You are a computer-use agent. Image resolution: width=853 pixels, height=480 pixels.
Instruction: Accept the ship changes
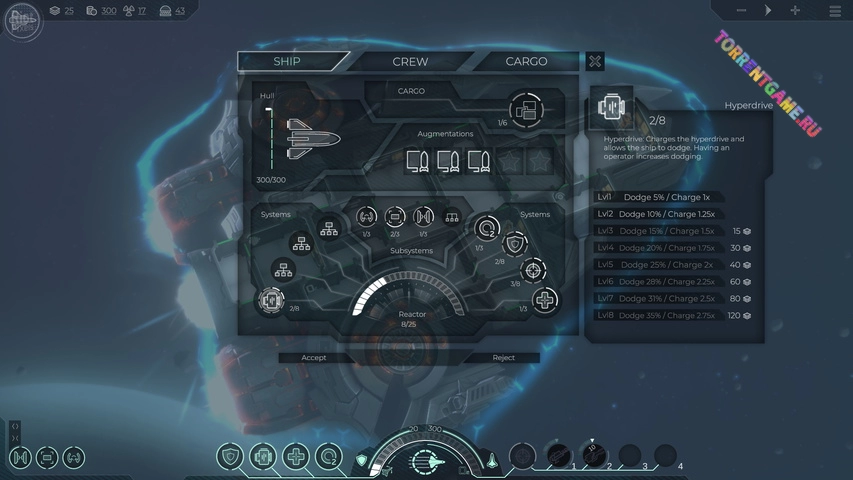(314, 357)
